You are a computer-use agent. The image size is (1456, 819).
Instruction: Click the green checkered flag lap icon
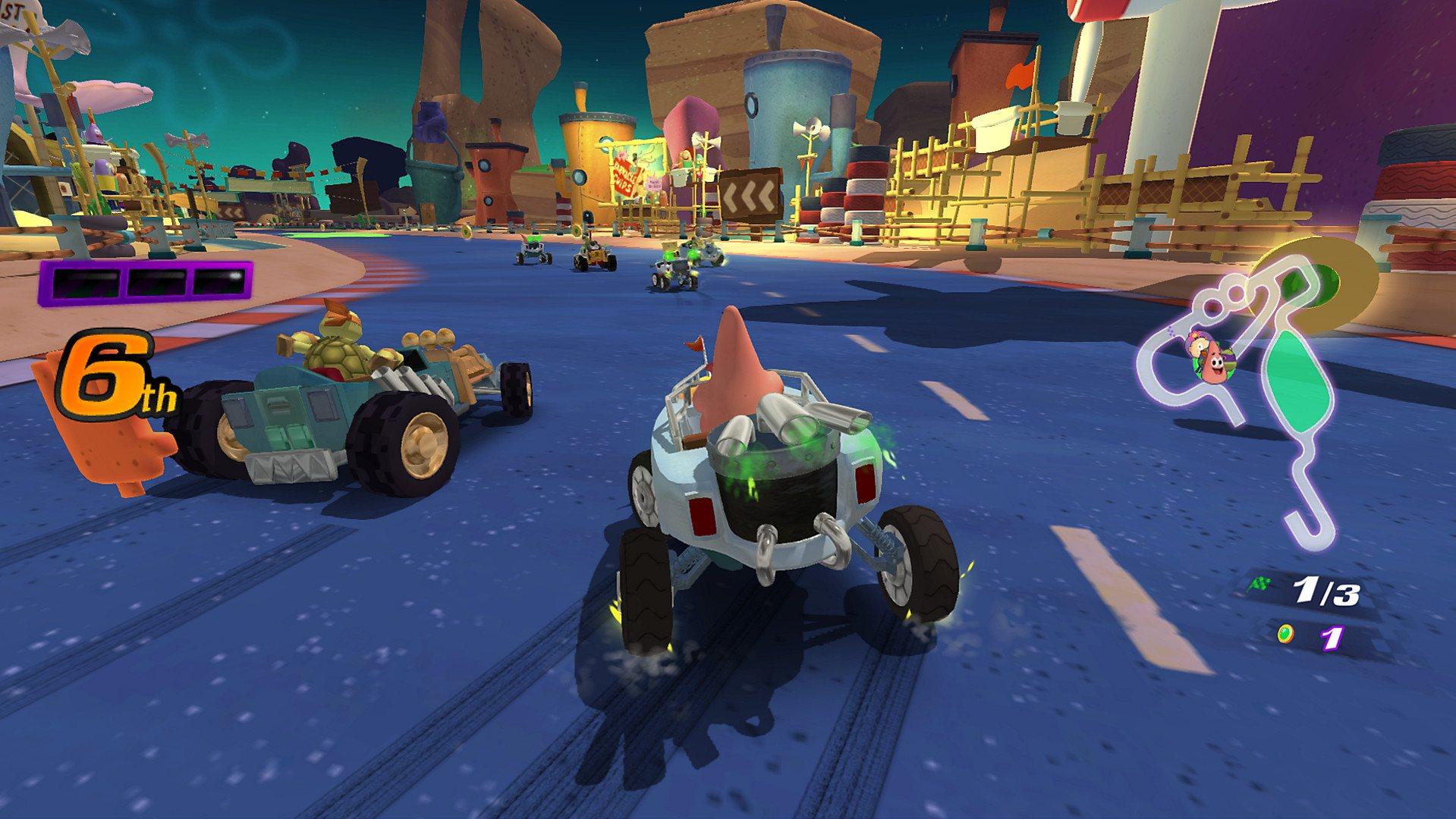tap(1261, 582)
